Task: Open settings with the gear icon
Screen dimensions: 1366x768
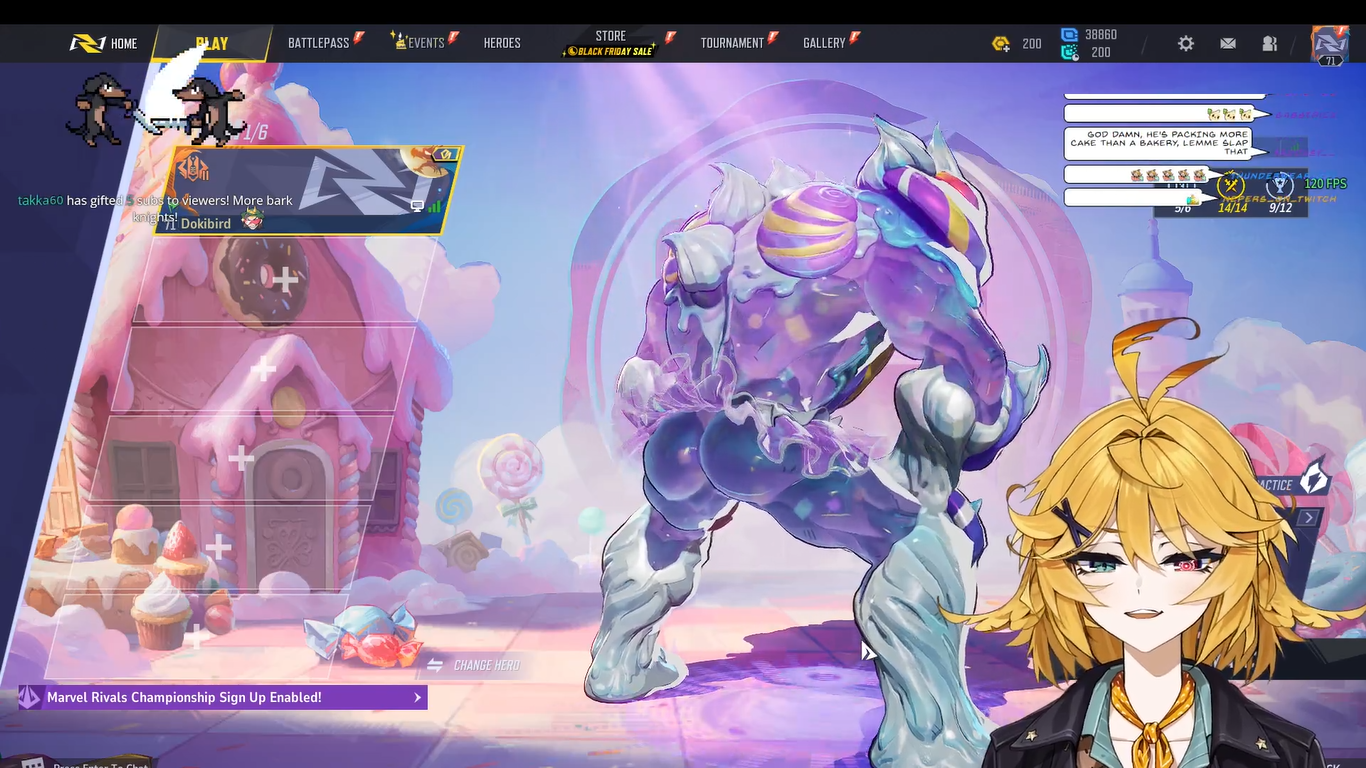Action: tap(1186, 43)
